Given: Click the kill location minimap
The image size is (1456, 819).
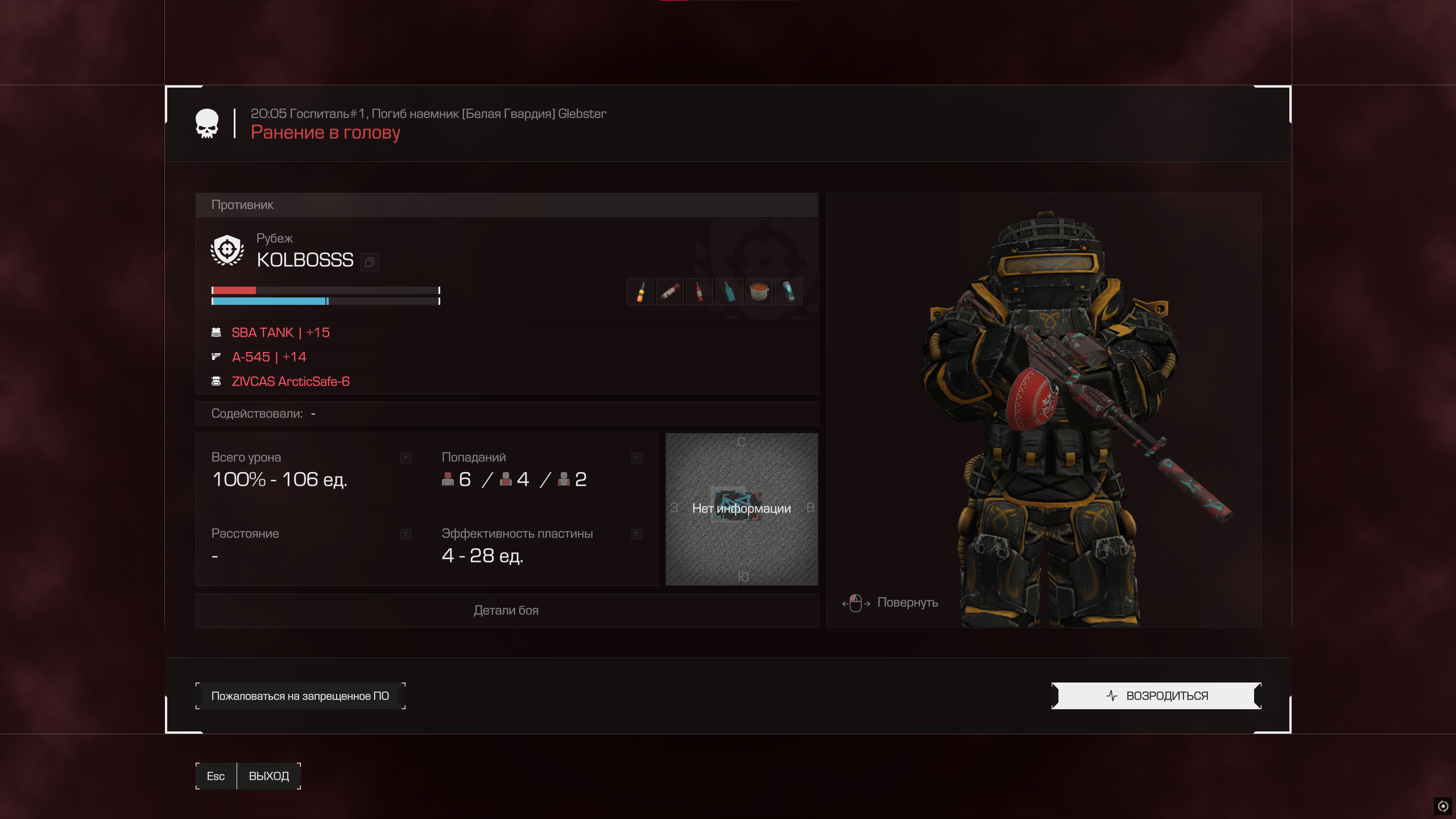Looking at the screenshot, I should pos(742,509).
